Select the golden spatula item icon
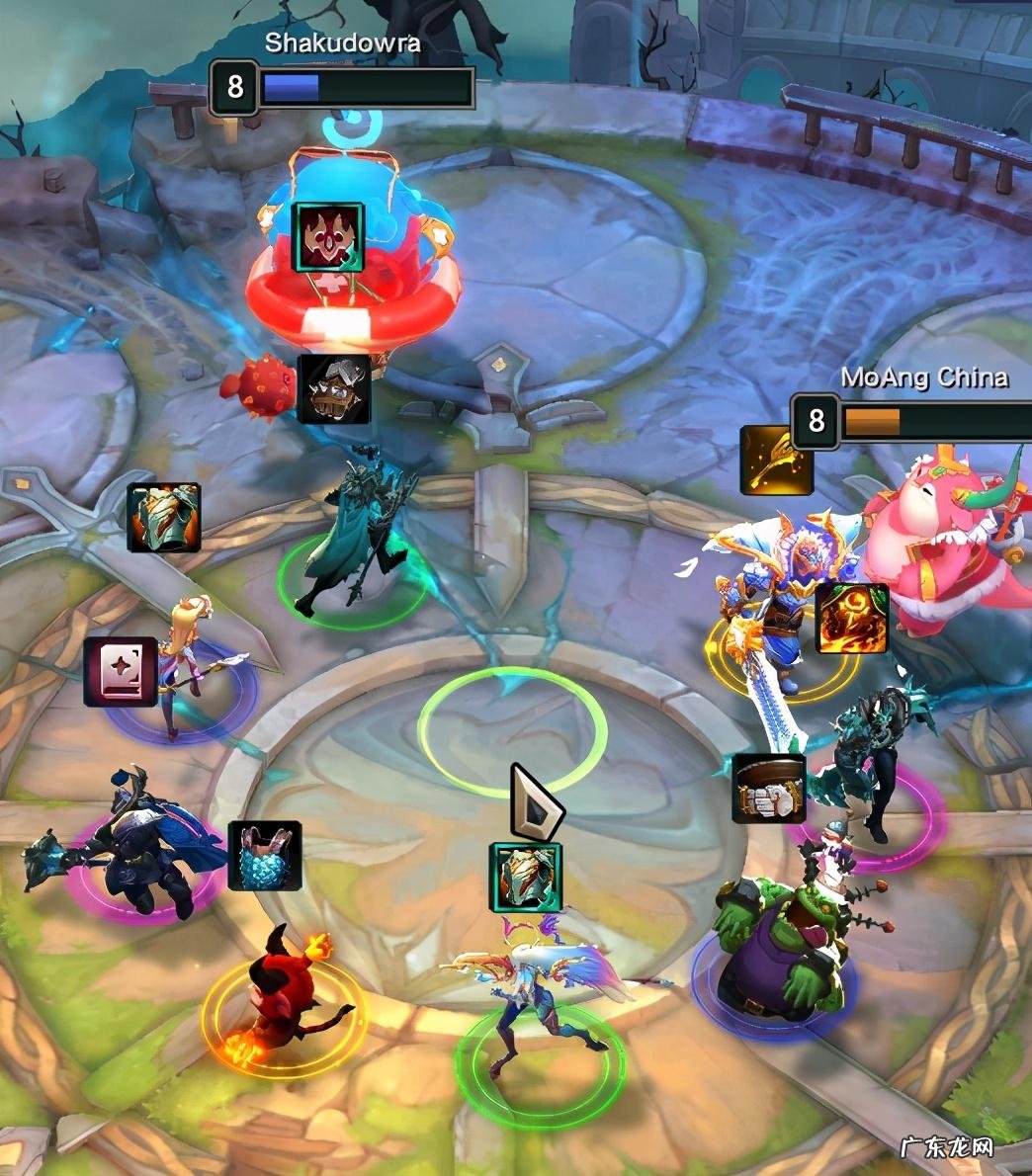 pos(777,461)
